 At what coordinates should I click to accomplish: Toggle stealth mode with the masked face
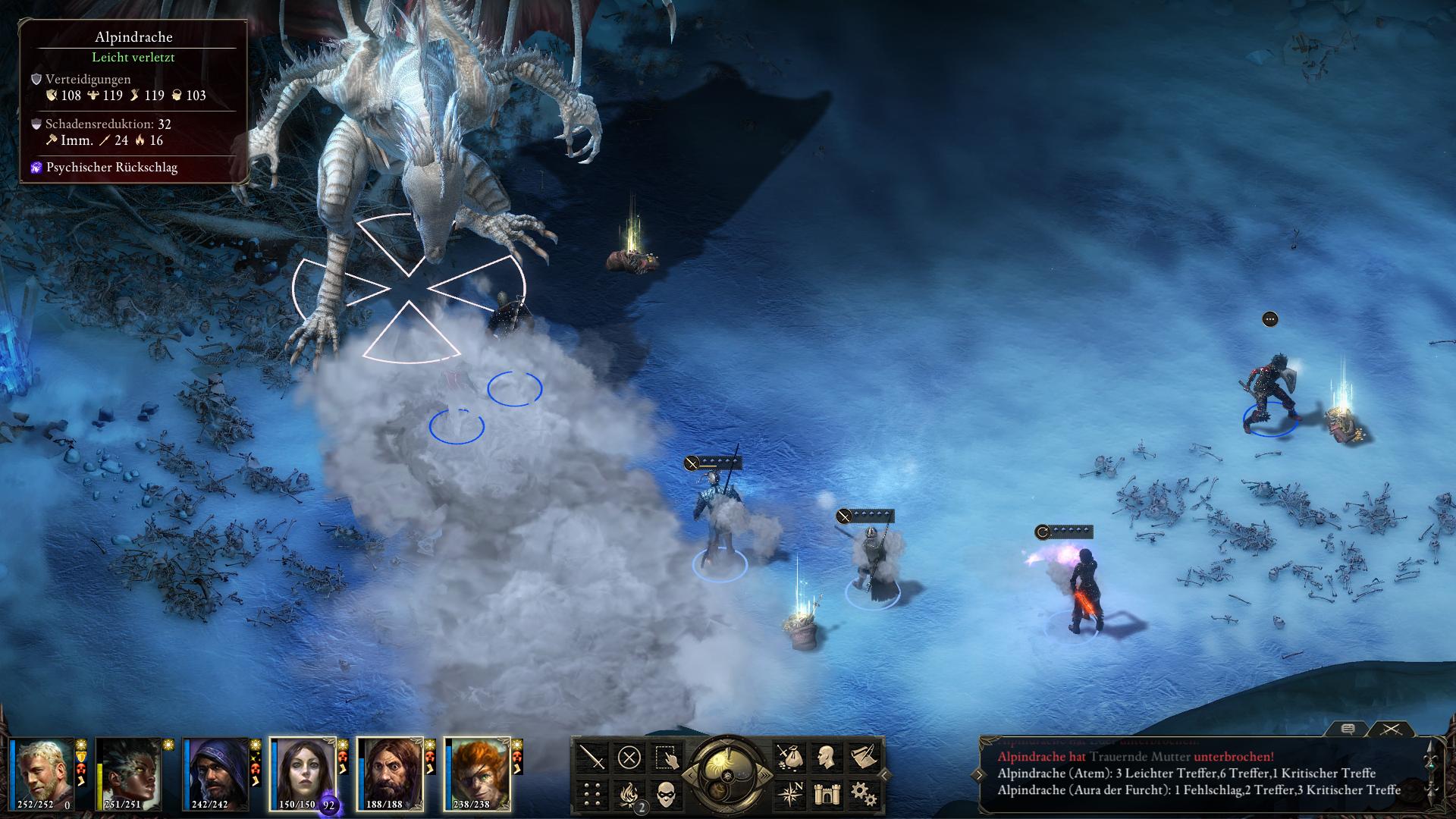coord(666,794)
